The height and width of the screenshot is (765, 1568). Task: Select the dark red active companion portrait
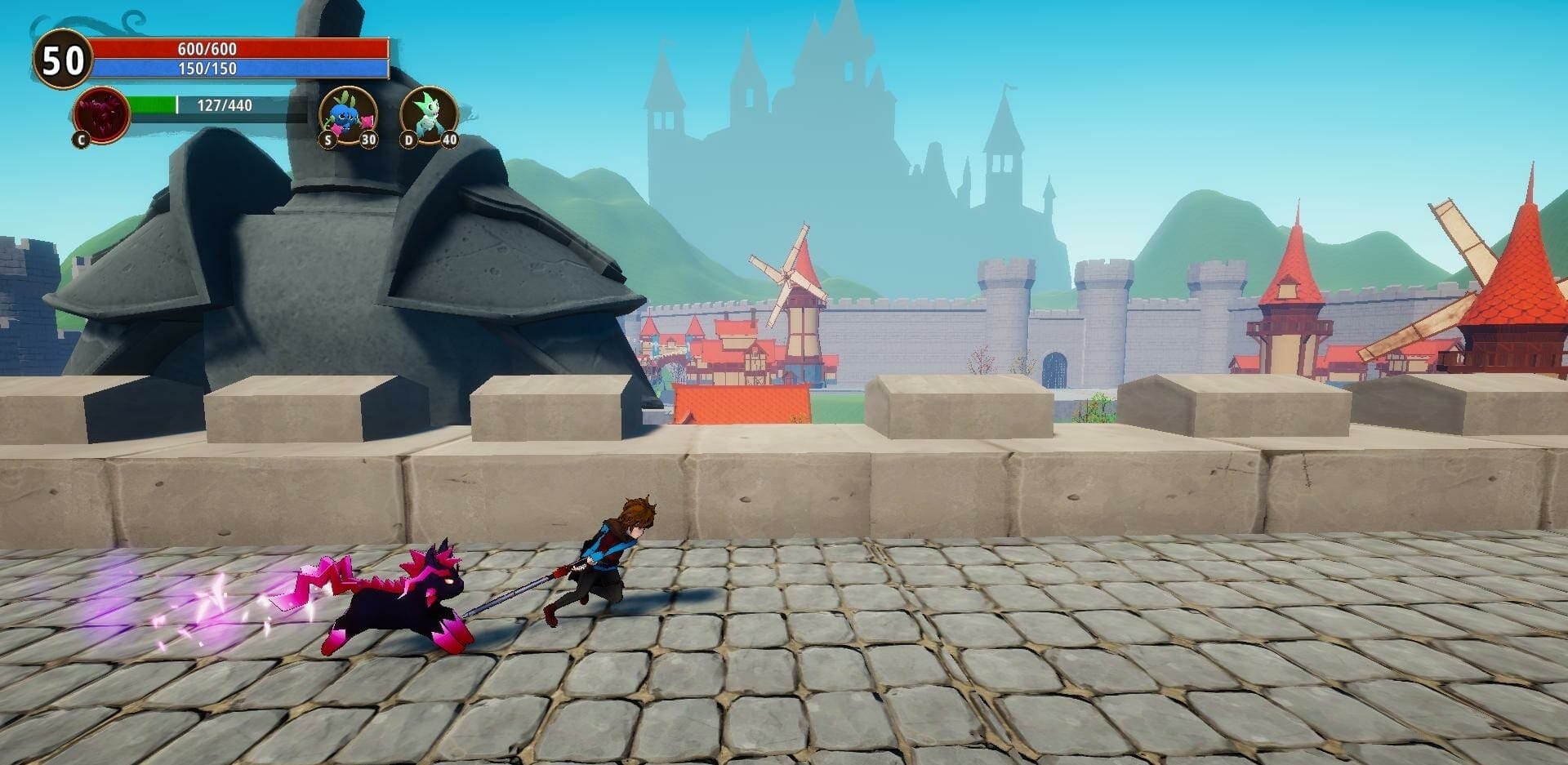pyautogui.click(x=101, y=115)
